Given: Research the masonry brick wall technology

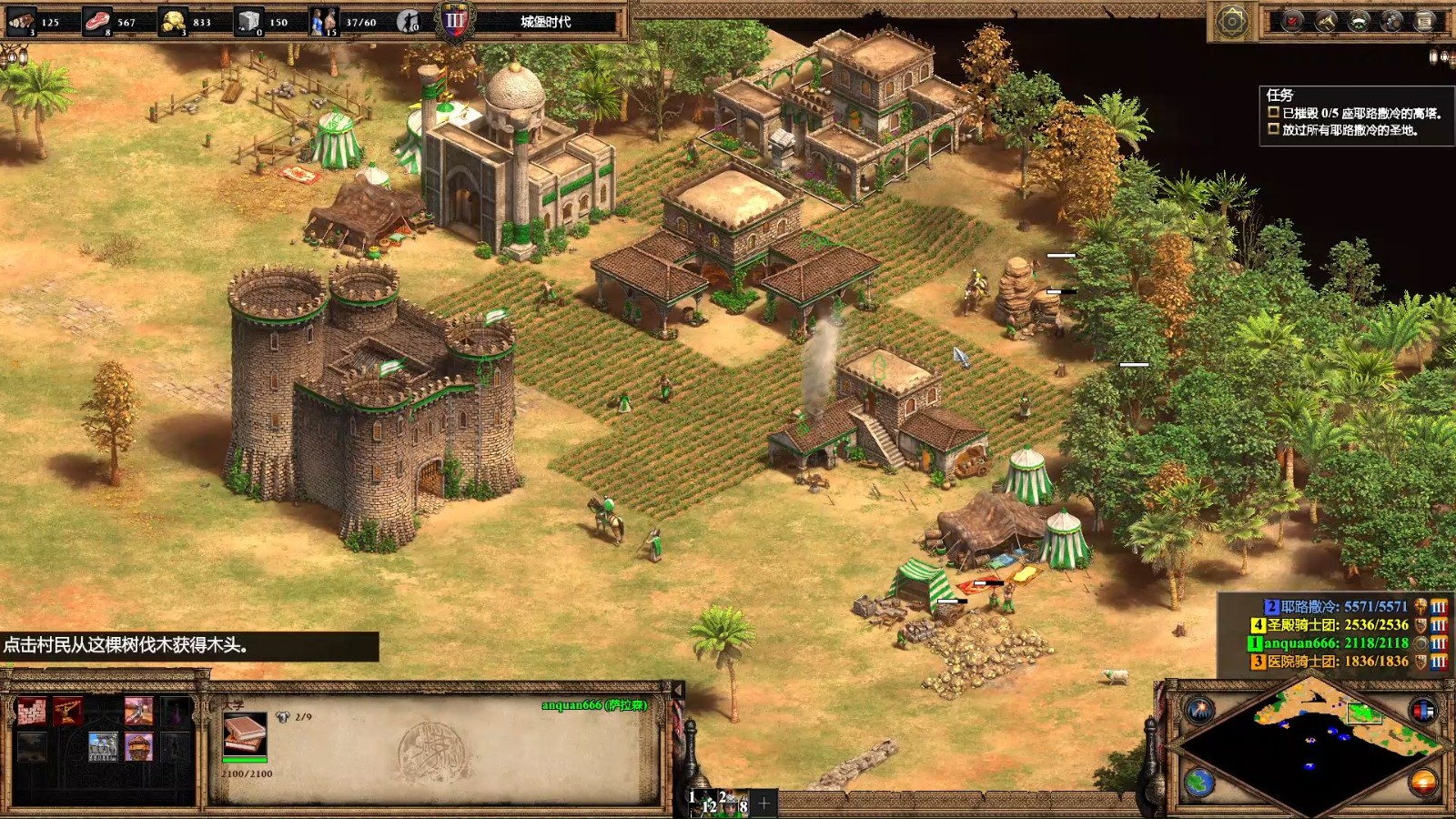Looking at the screenshot, I should [x=32, y=711].
